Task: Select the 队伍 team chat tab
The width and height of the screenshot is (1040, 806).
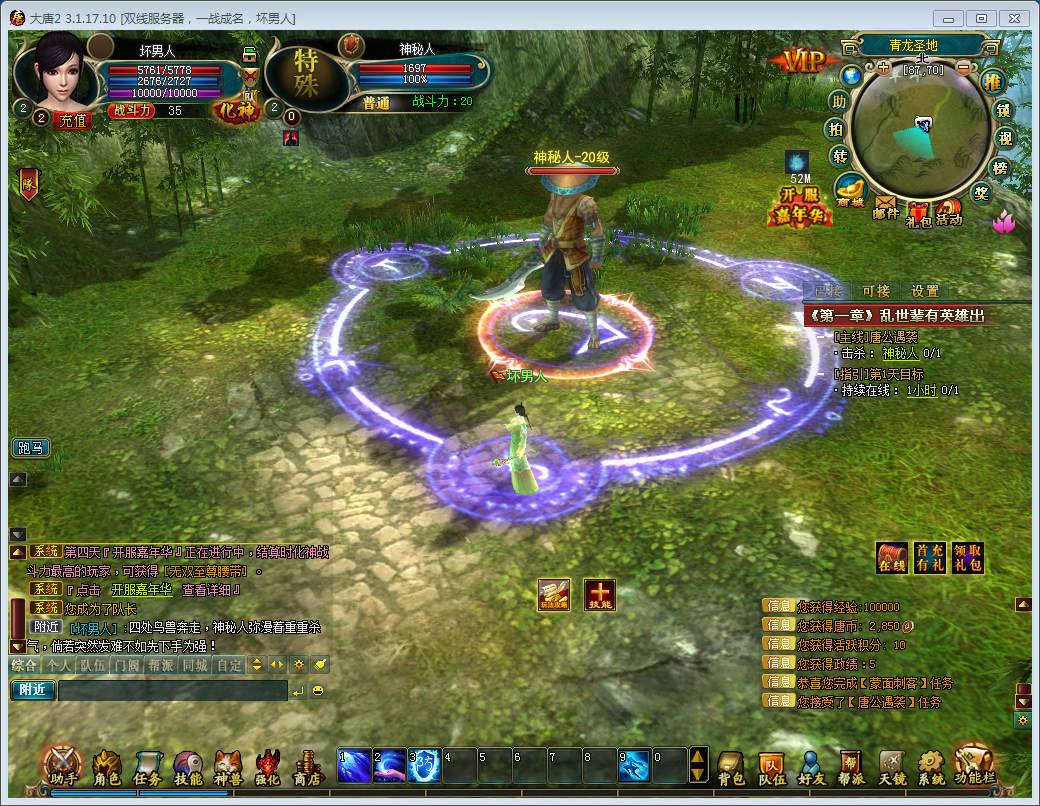Action: pos(92,664)
